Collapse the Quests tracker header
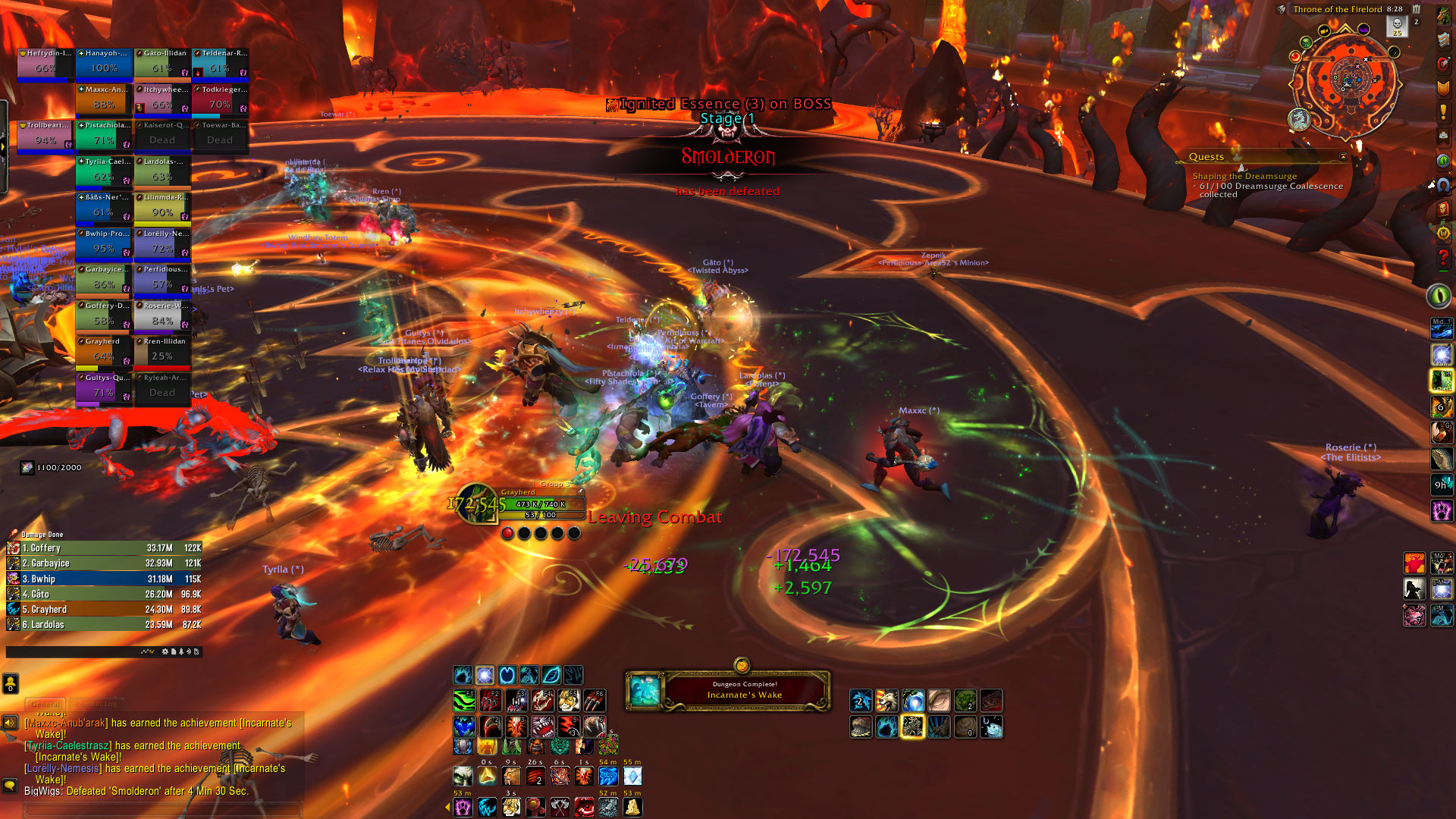The image size is (1456, 819). (1343, 157)
